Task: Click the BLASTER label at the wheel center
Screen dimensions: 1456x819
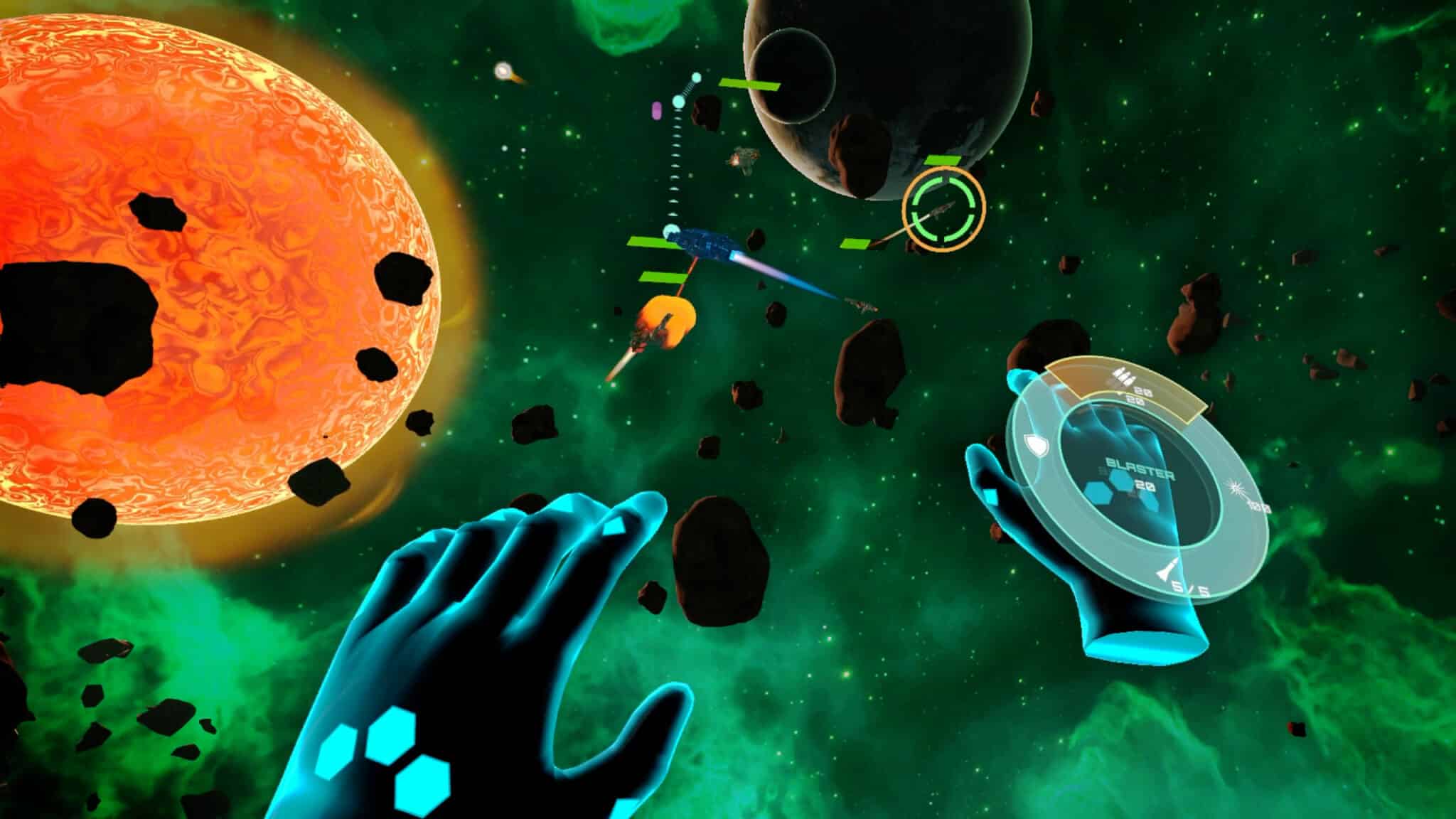Action: click(x=1140, y=467)
